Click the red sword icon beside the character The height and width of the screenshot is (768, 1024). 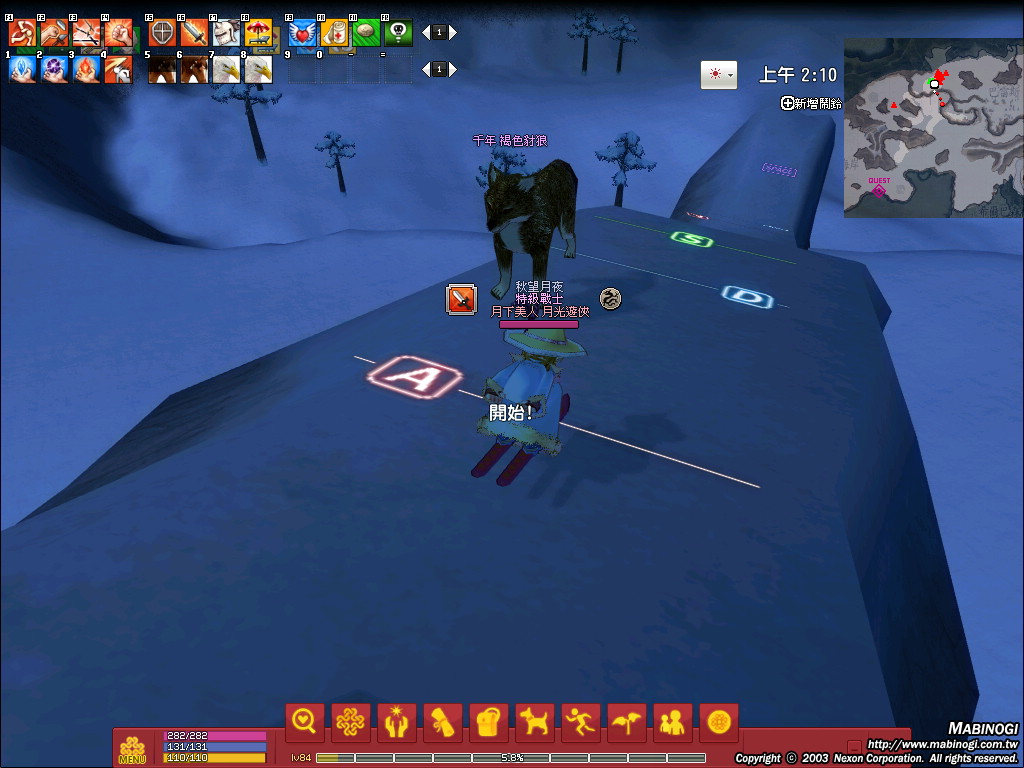(461, 299)
